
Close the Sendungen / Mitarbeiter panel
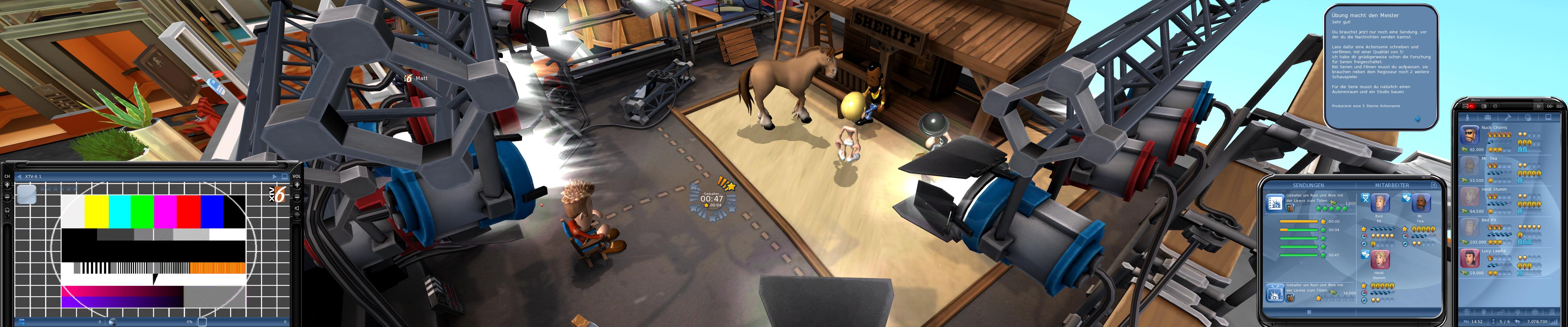(x=1434, y=184)
